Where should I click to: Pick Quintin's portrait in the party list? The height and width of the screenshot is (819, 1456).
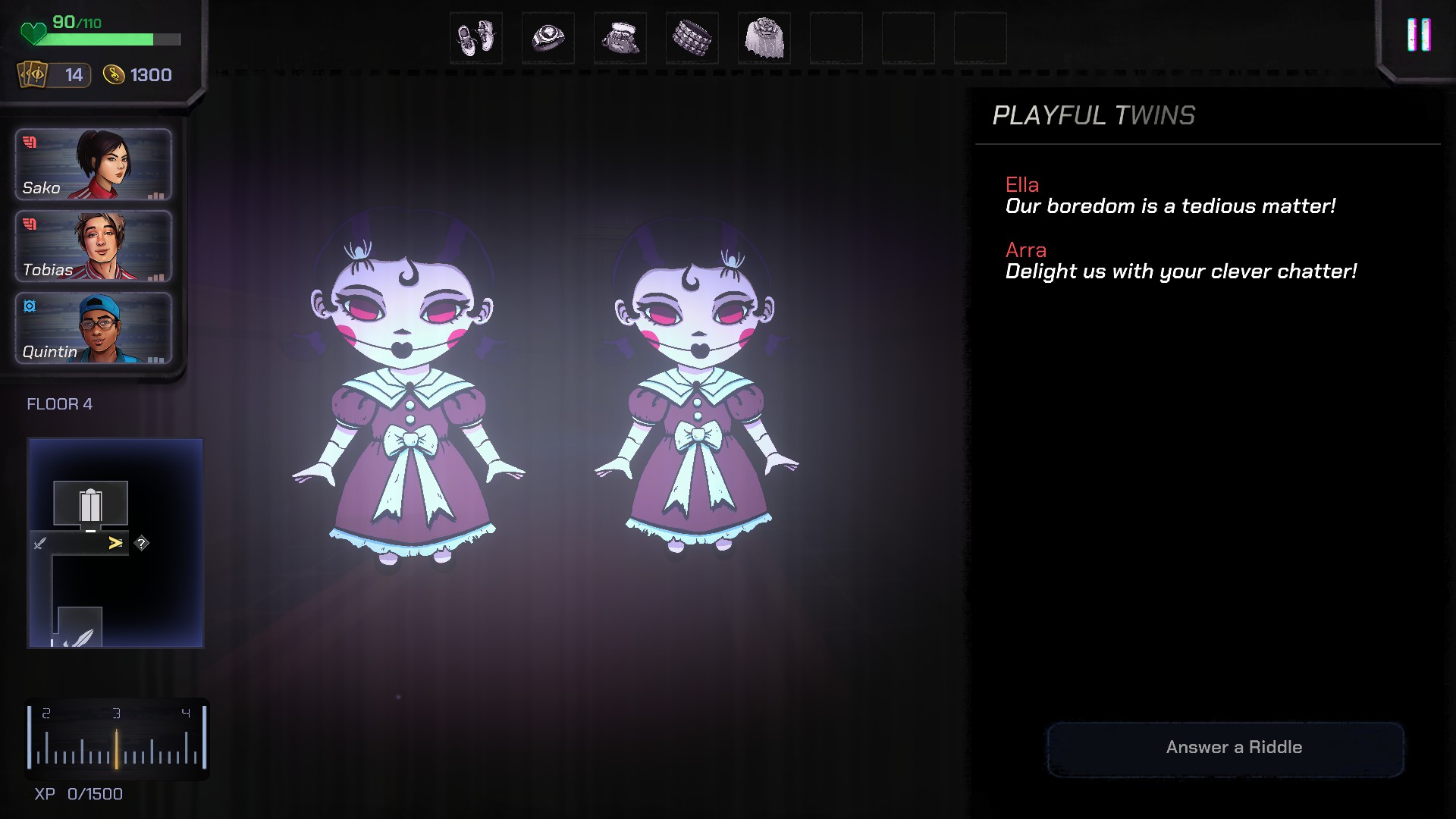[93, 328]
